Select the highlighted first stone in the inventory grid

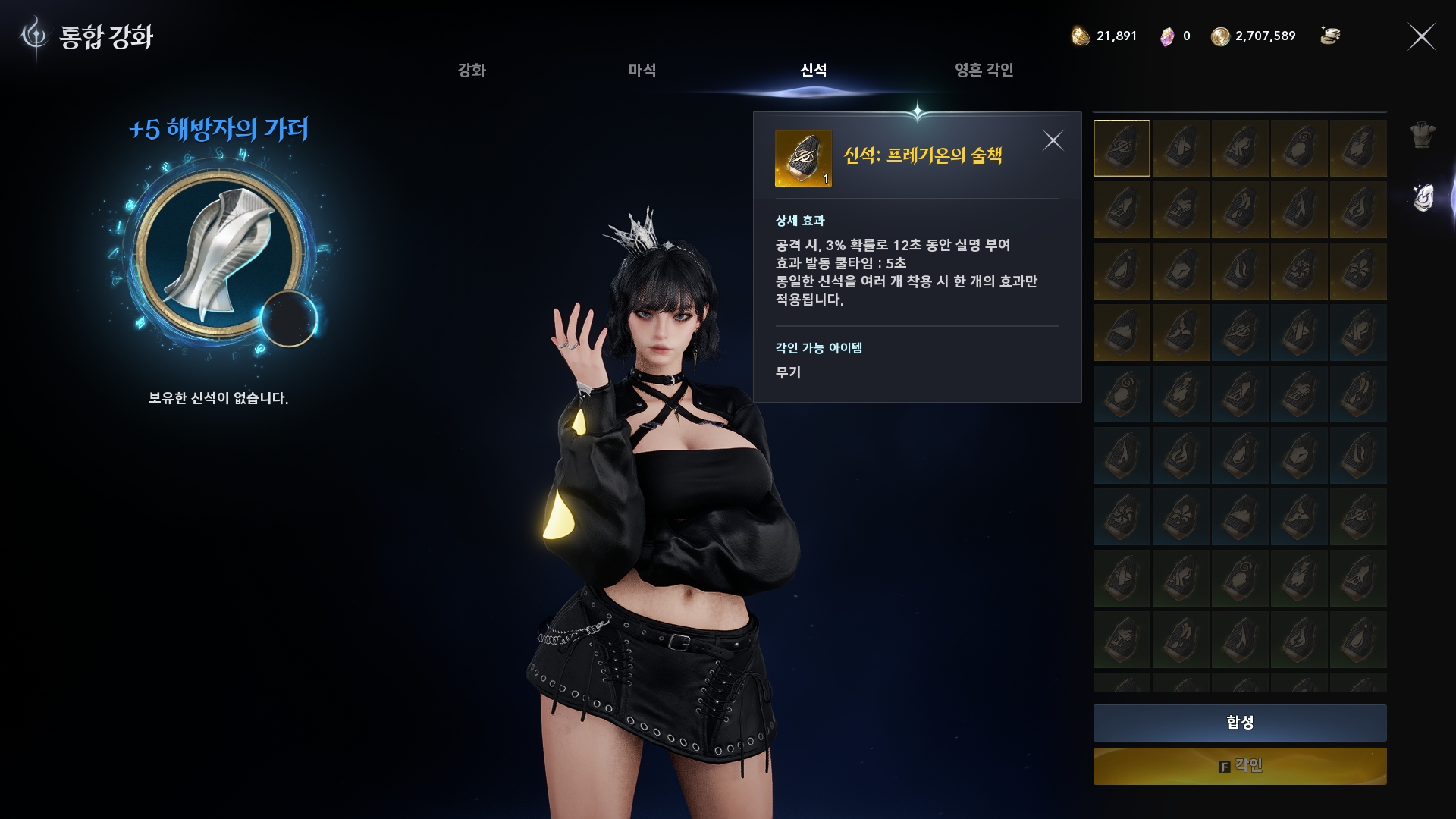point(1121,147)
